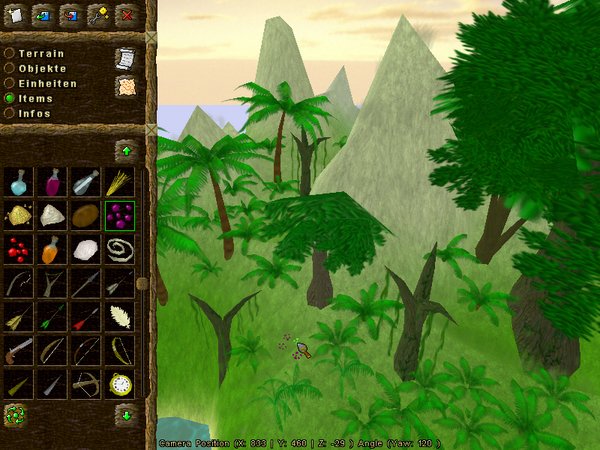Switch to the Infos category
600x450 pixels.
10,113
